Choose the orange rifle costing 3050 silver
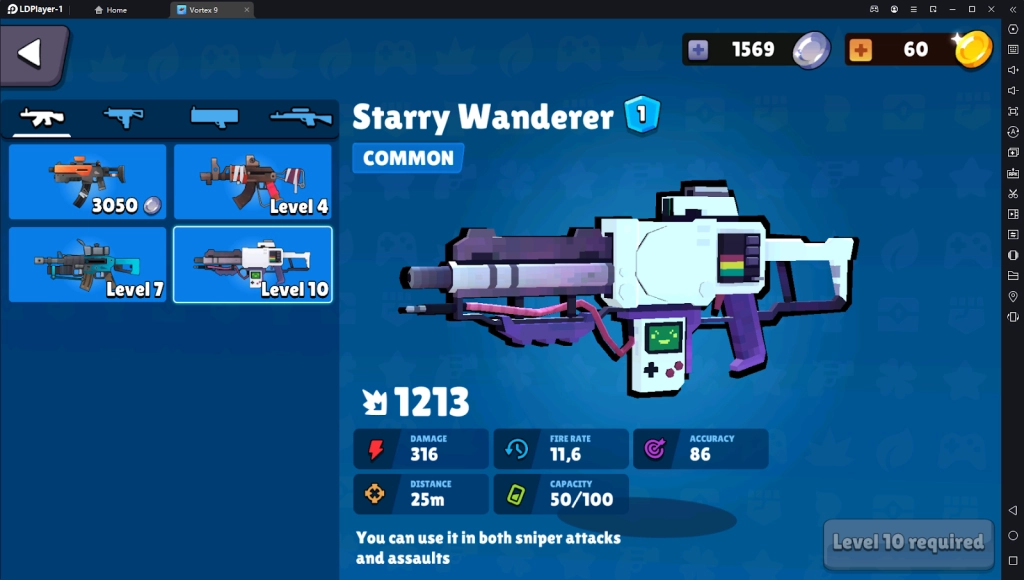This screenshot has height=580, width=1024. point(88,182)
